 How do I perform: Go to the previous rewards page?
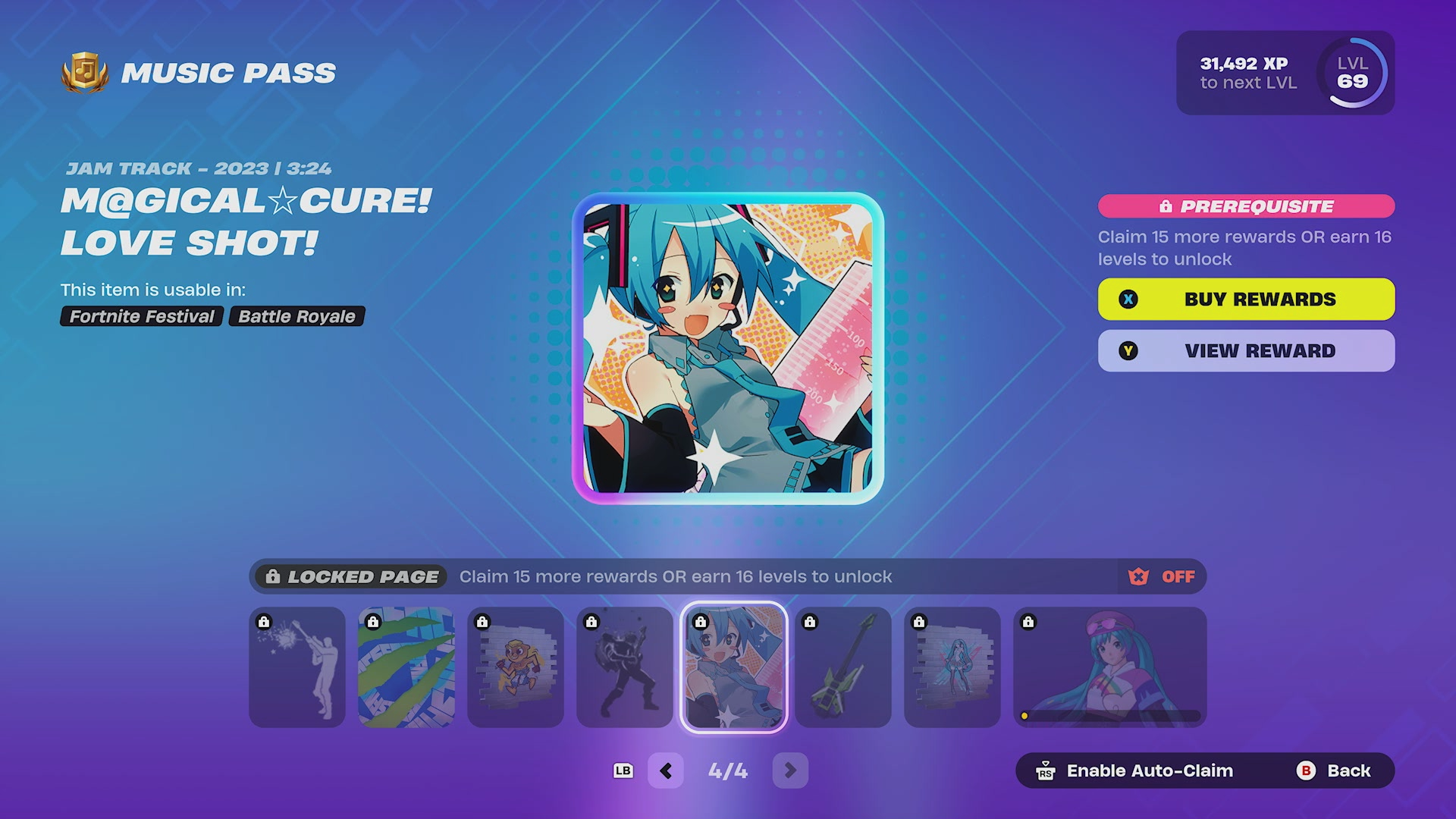[666, 770]
